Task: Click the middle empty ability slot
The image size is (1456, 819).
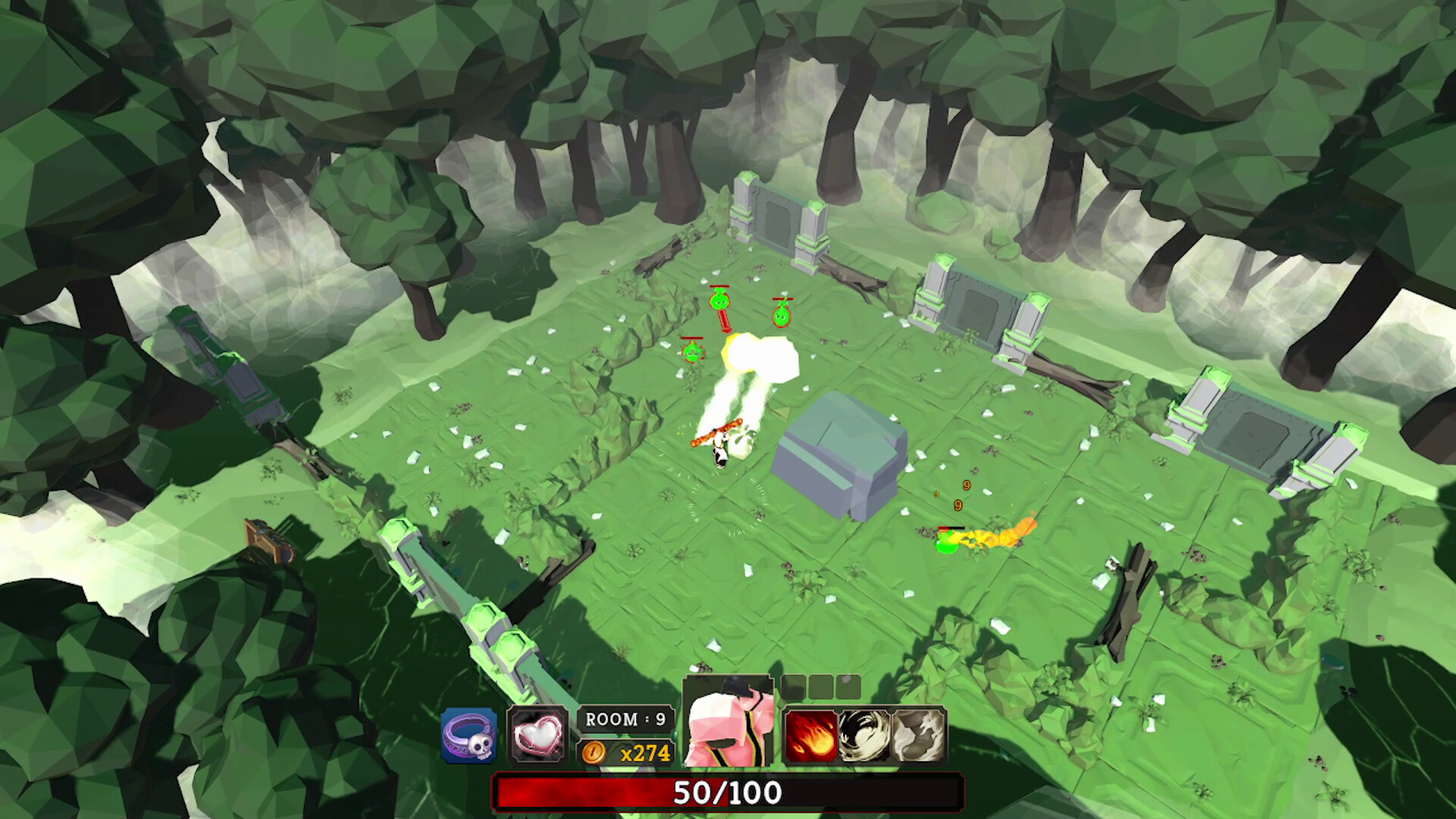Action: click(821, 688)
